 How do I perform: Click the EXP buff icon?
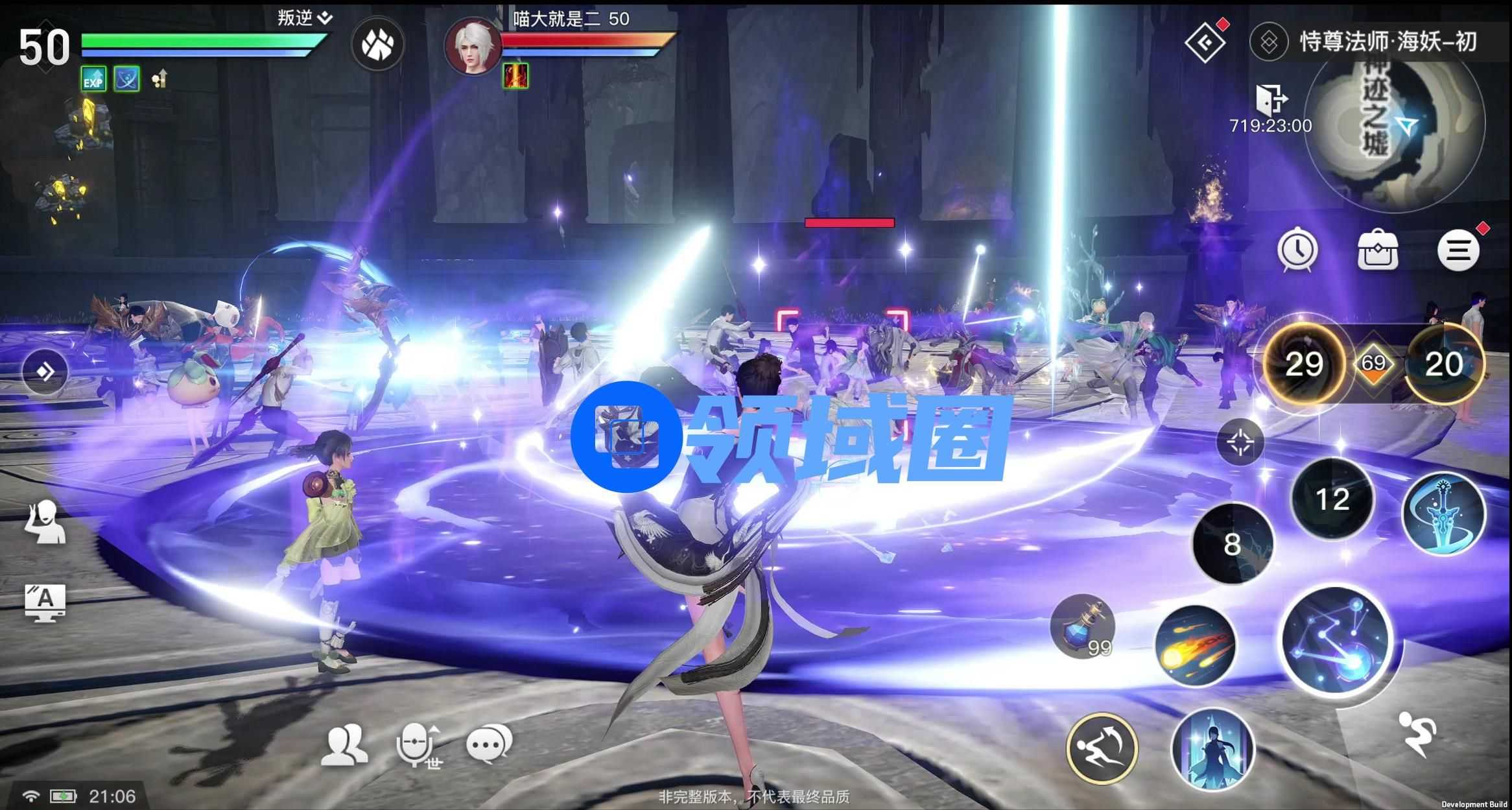93,80
